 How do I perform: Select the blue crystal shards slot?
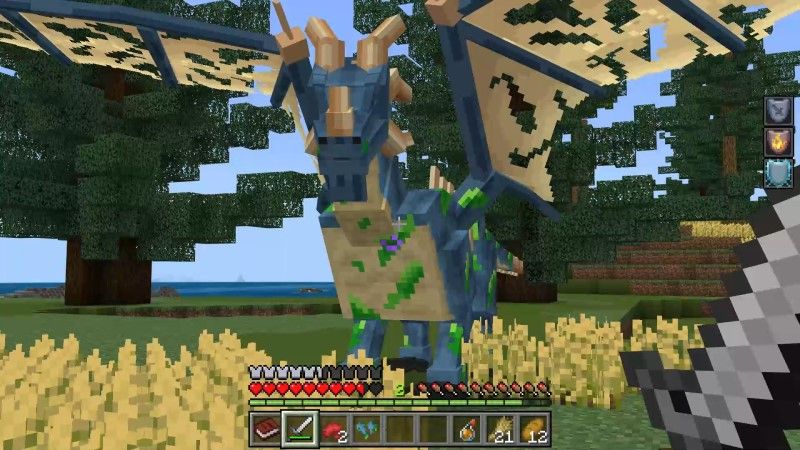366,429
